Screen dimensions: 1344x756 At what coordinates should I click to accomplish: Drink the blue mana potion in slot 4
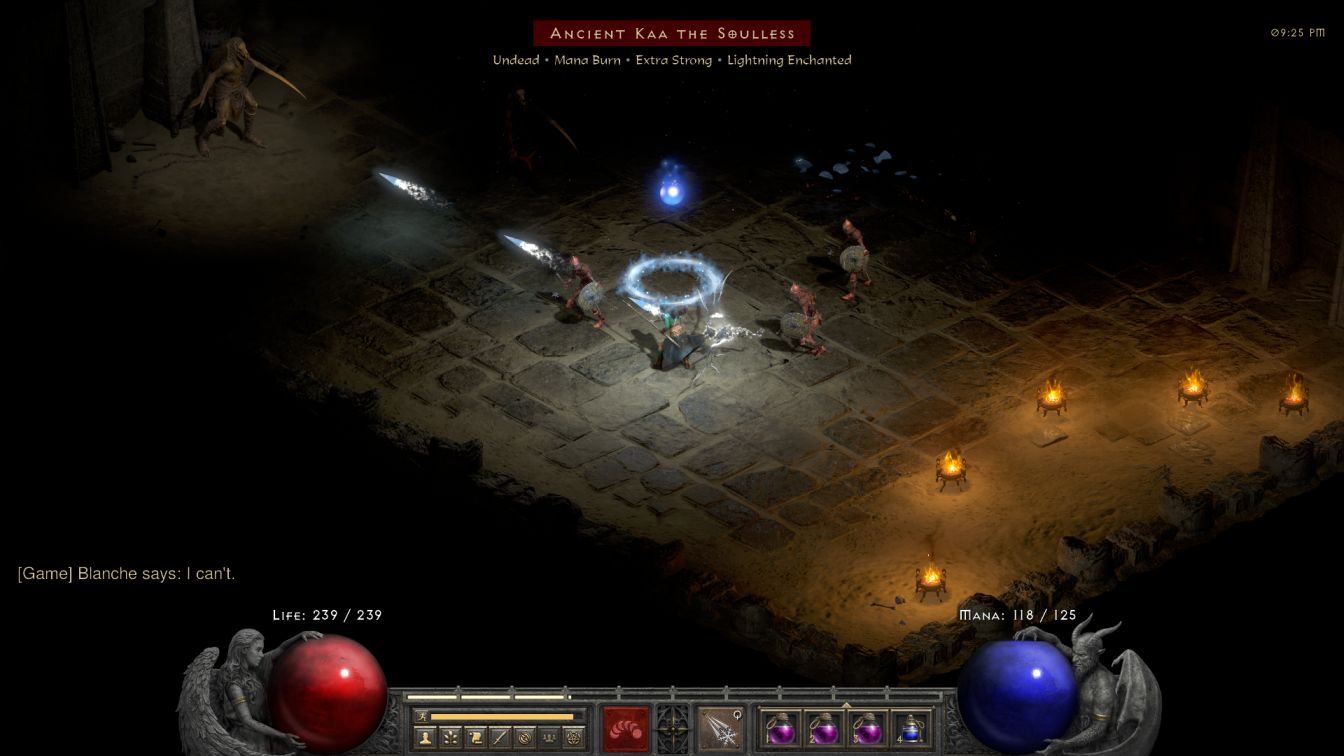point(910,728)
